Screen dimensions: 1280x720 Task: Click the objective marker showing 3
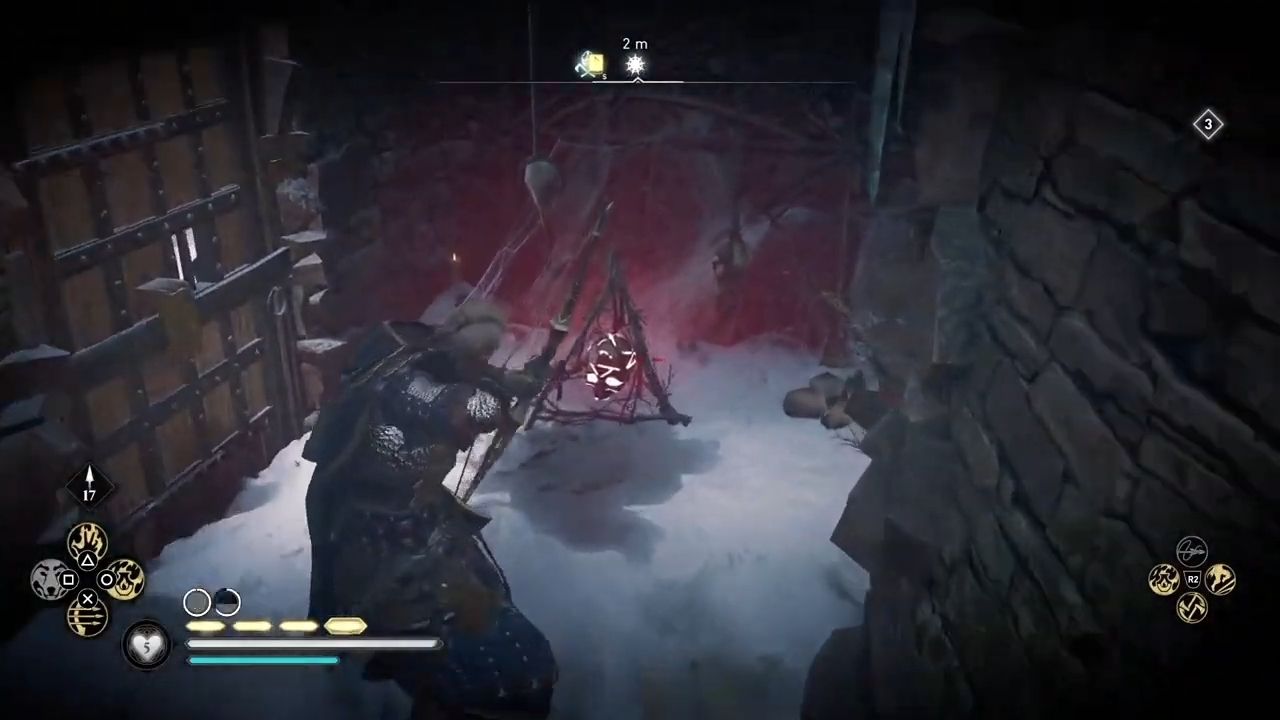(x=1208, y=124)
